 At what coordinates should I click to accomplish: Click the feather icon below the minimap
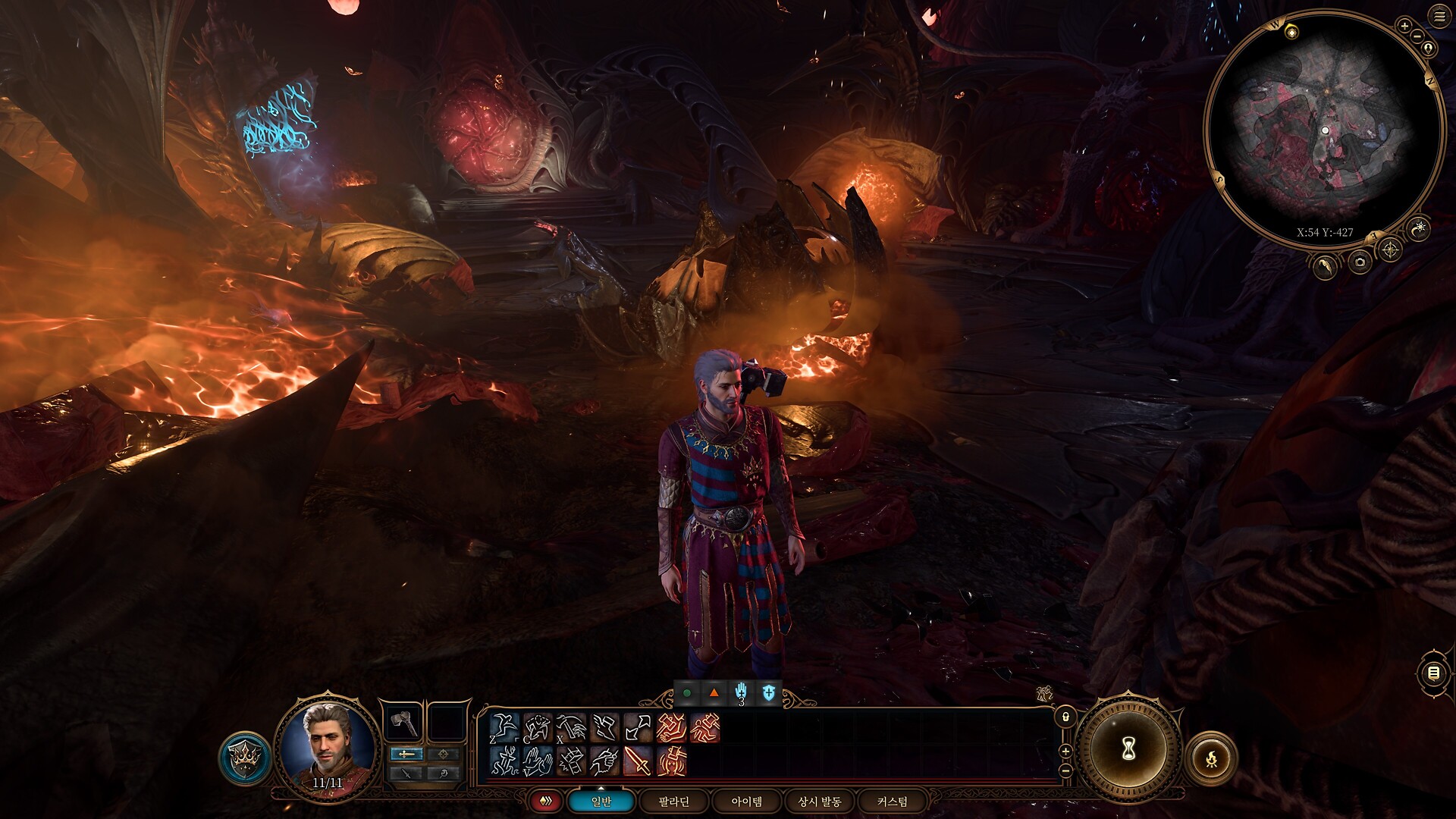[x=1325, y=266]
